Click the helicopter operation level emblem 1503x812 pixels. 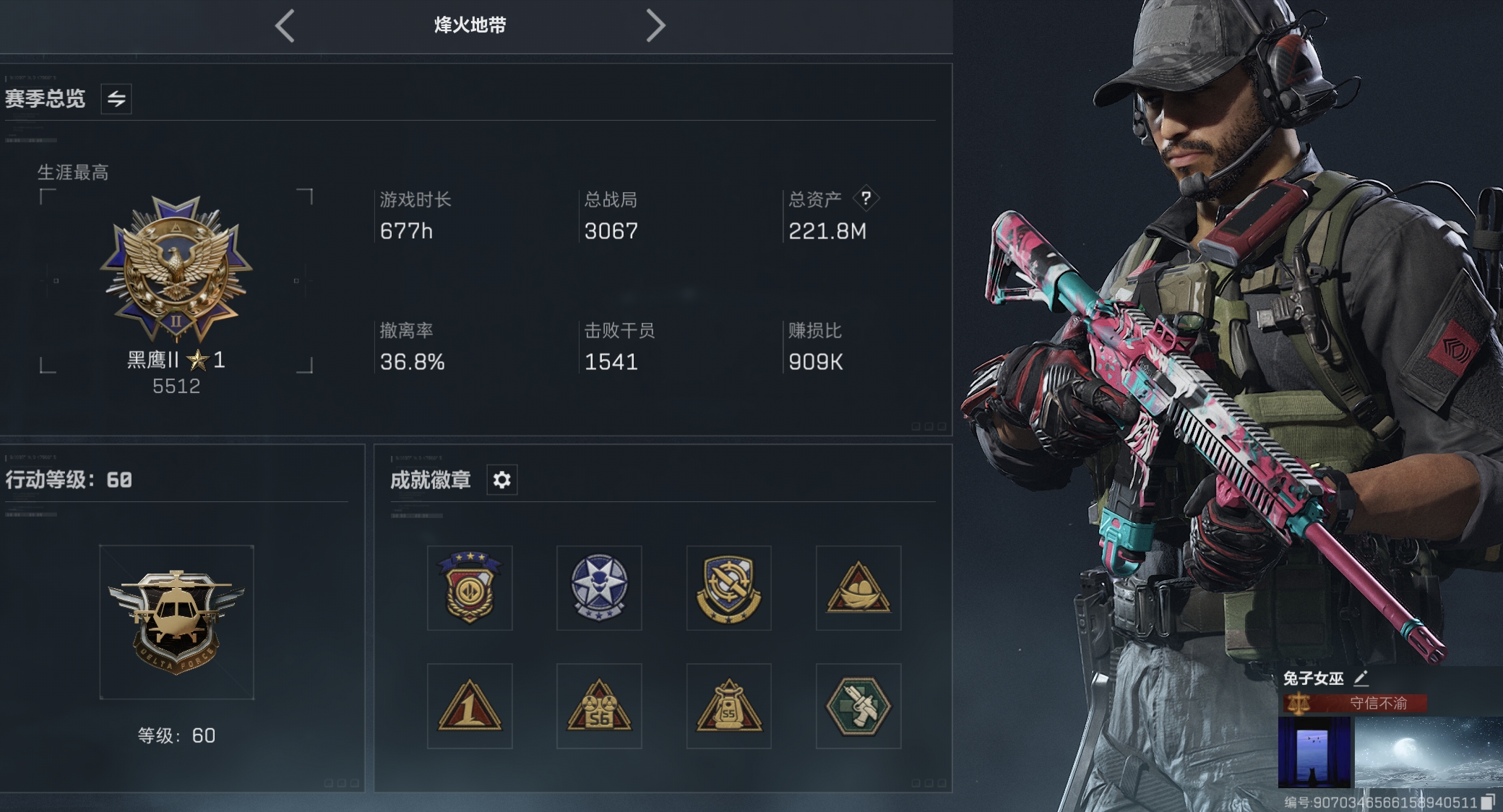(176, 621)
